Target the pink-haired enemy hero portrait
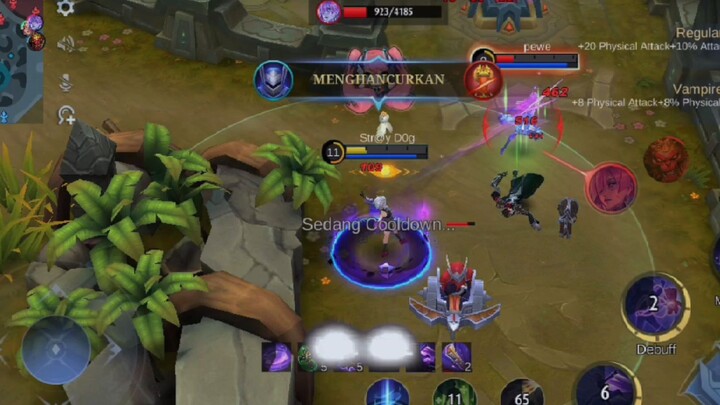Viewport: 720px width, 405px height. pyautogui.click(x=611, y=187)
